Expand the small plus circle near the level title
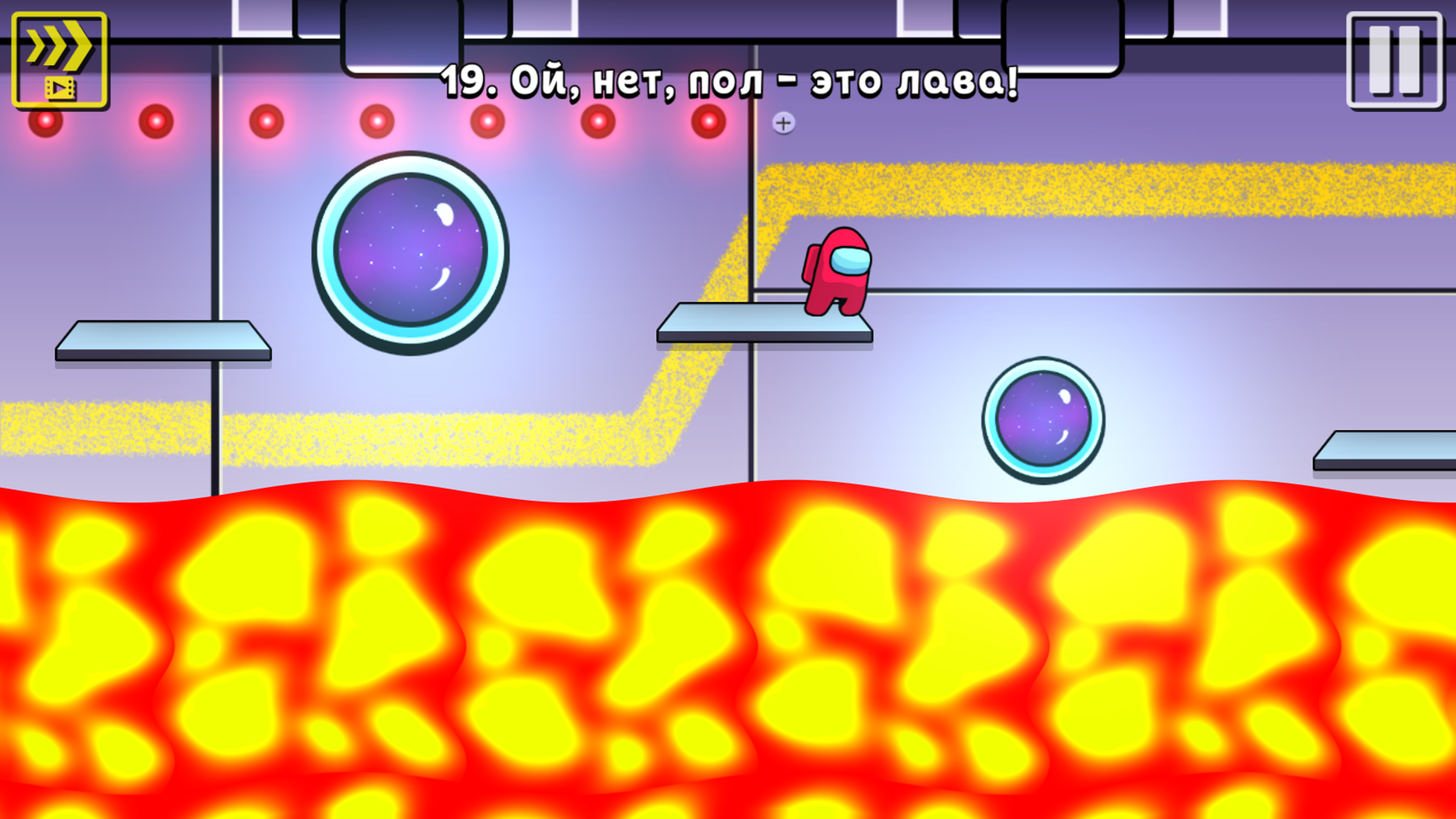 pos(785,121)
